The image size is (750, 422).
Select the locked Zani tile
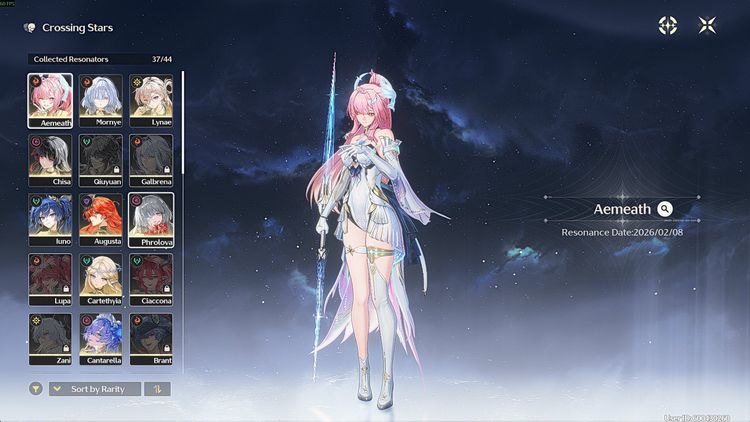tap(50, 340)
